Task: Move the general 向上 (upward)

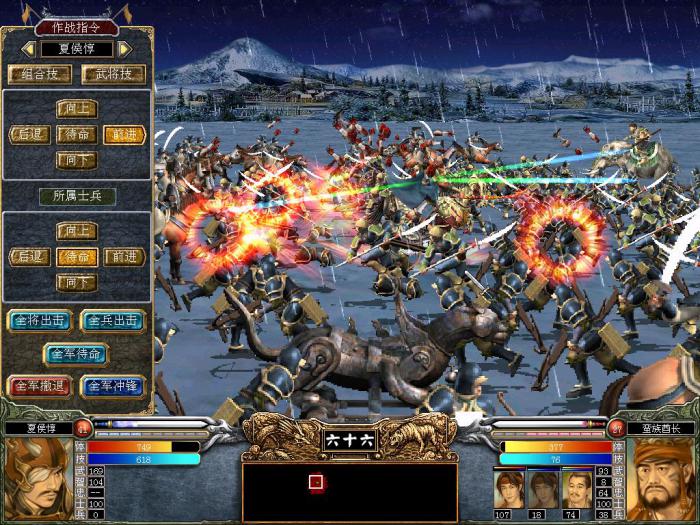Action: tap(76, 109)
